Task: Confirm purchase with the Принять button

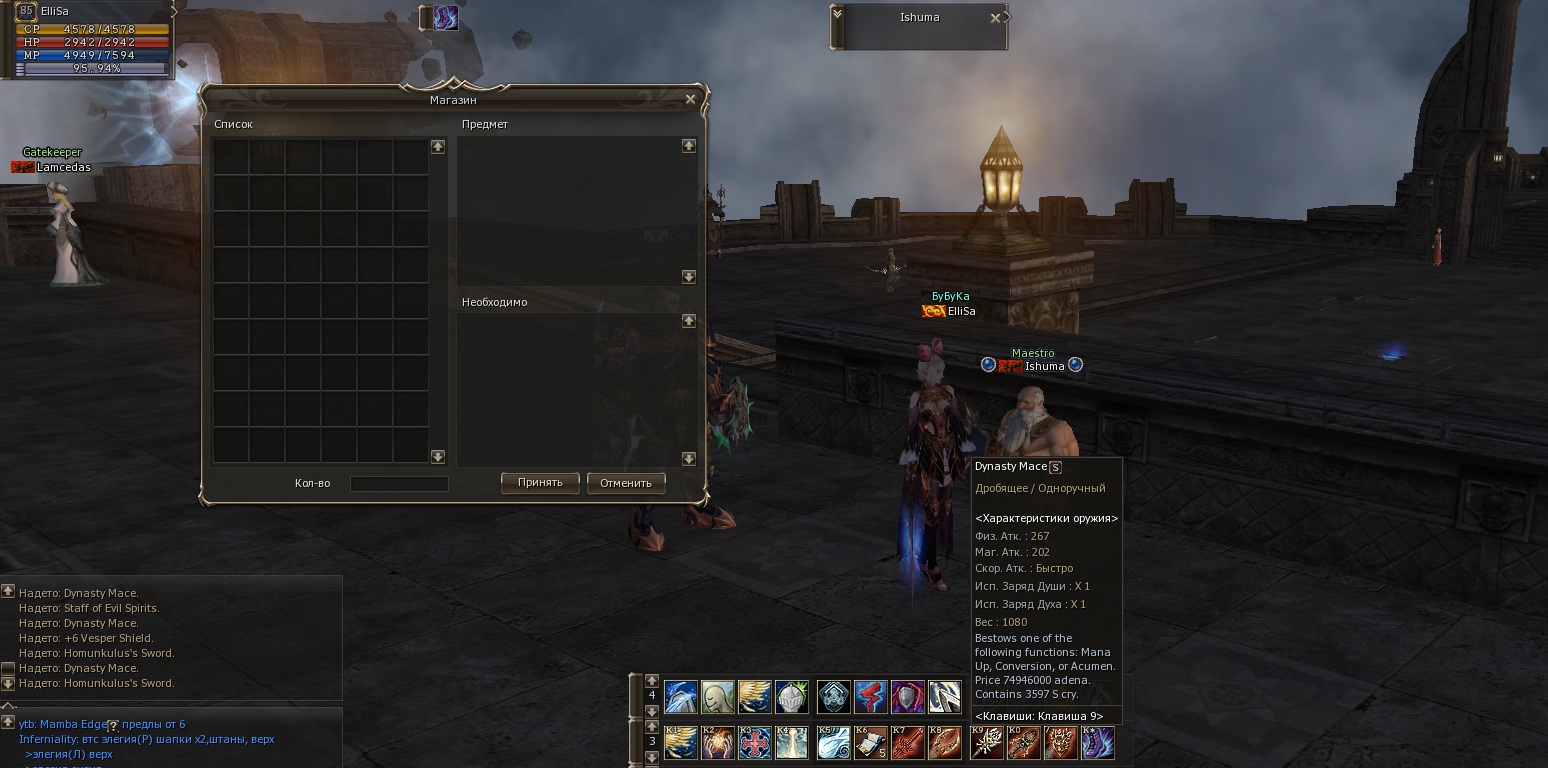Action: [x=540, y=483]
